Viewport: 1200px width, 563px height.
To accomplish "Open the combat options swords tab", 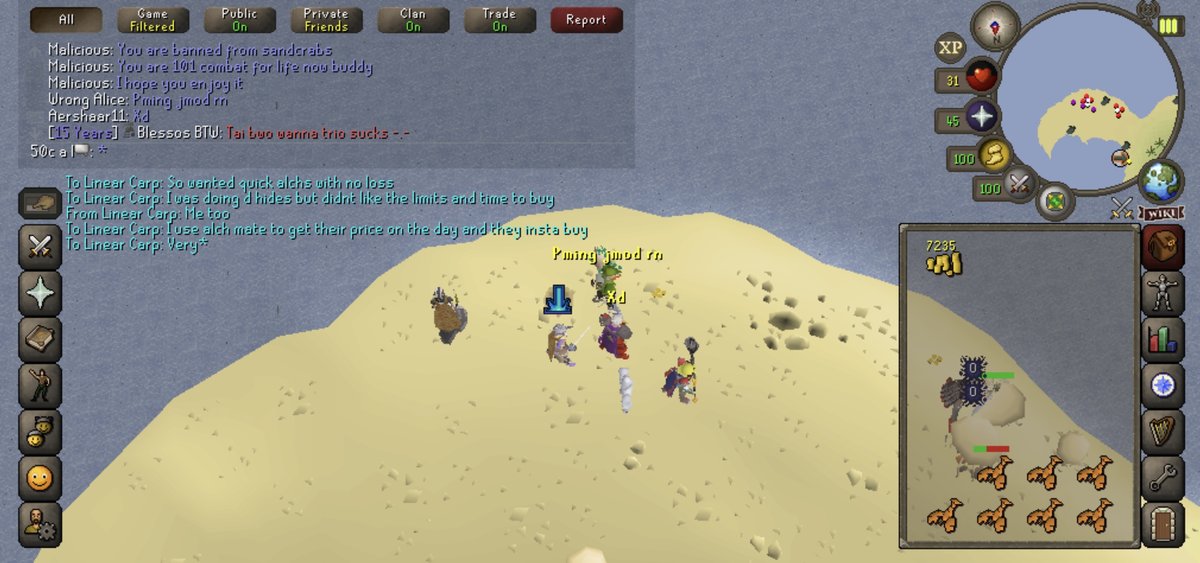I will pyautogui.click(x=40, y=246).
